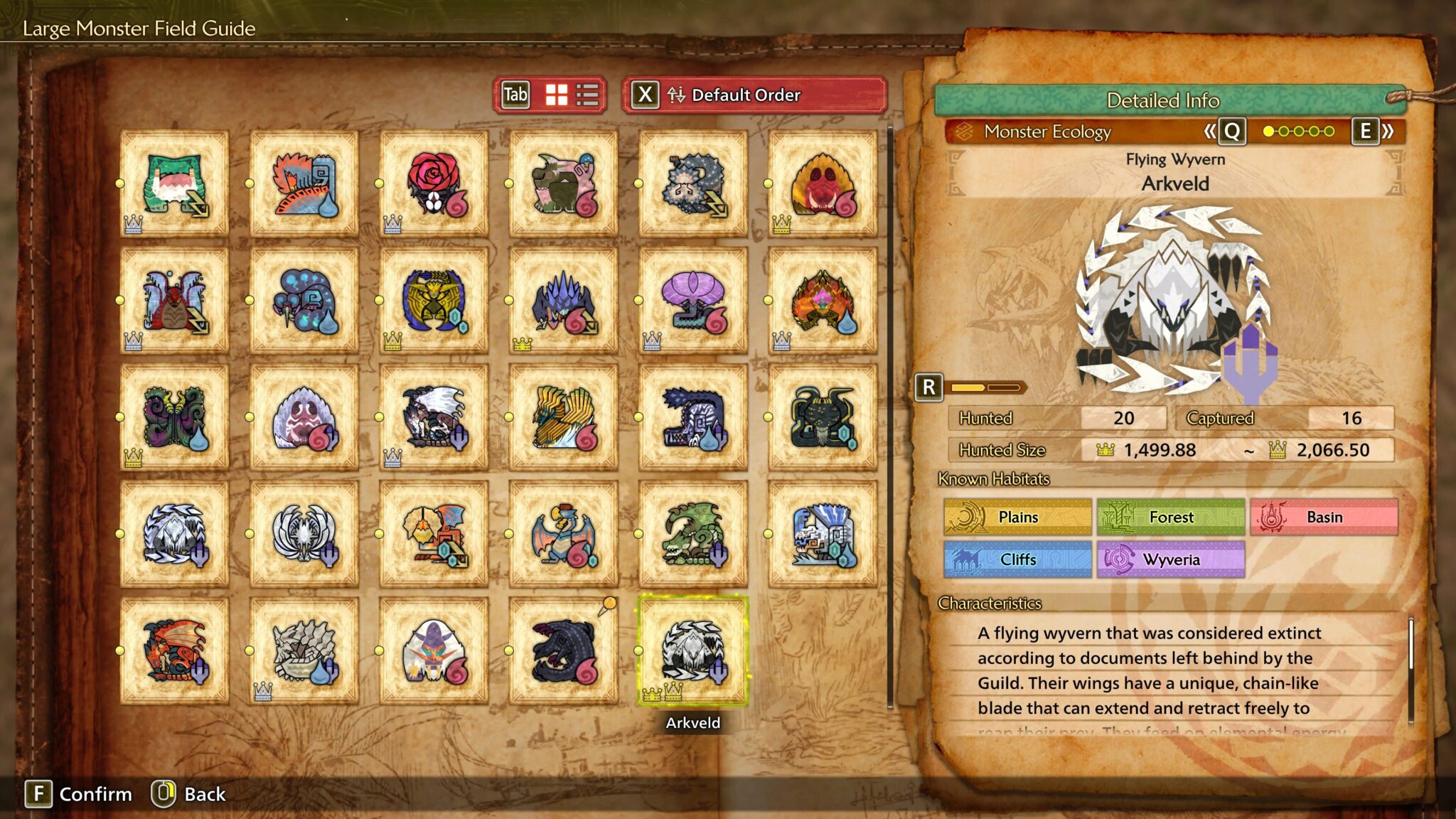Click Arkveld's research level gauge

[988, 388]
